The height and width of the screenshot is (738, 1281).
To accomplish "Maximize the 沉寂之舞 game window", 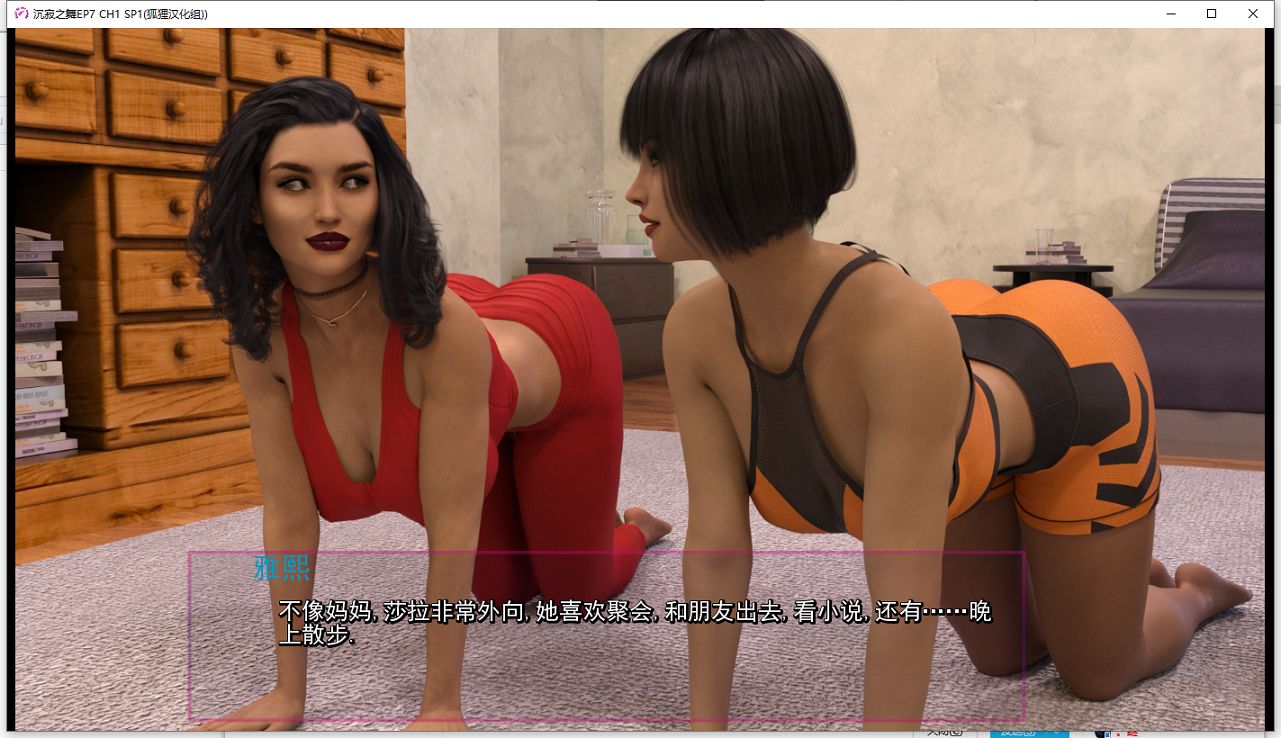I will coord(1210,14).
